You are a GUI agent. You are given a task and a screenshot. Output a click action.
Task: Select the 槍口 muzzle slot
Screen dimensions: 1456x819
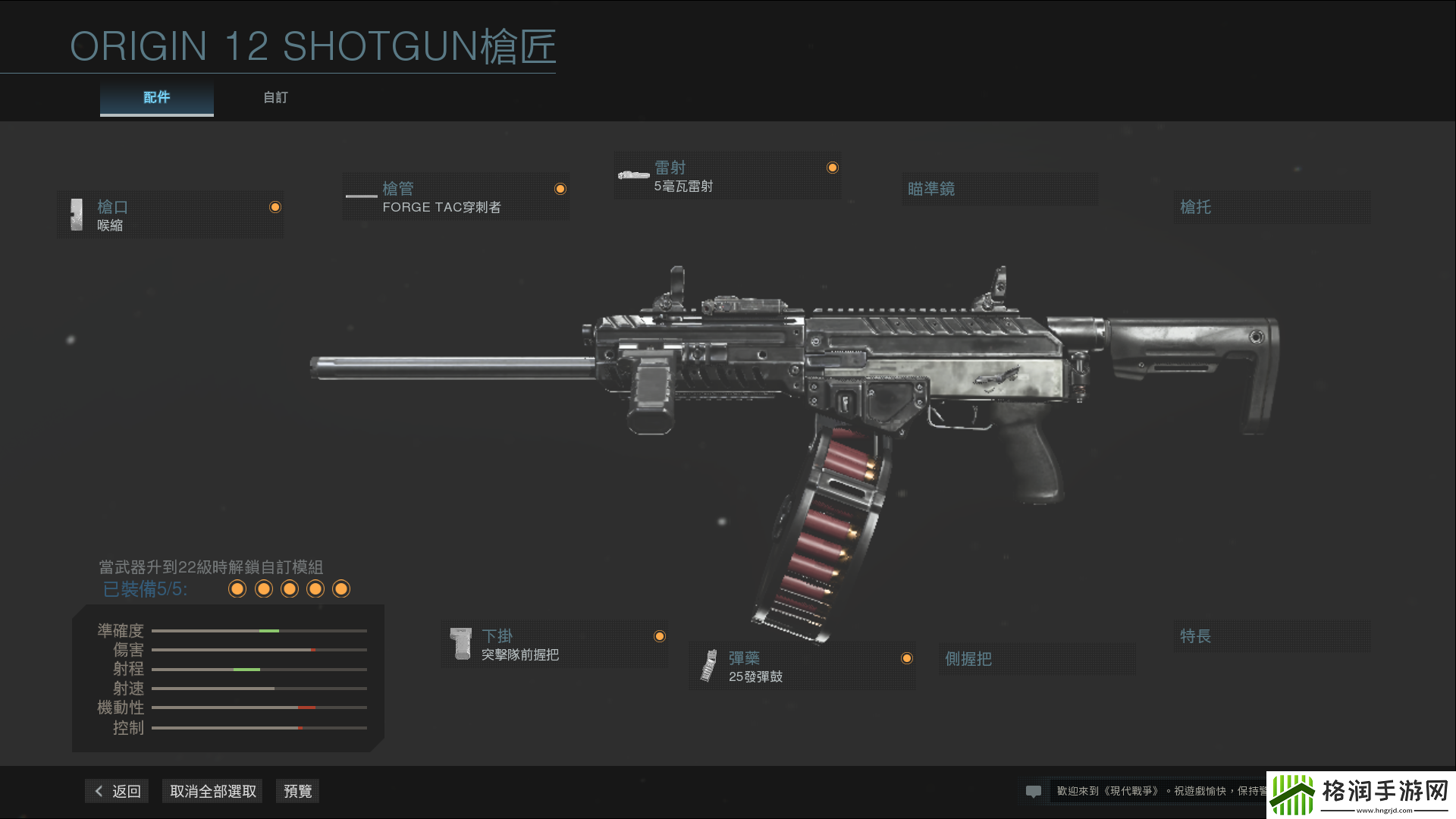tap(170, 215)
